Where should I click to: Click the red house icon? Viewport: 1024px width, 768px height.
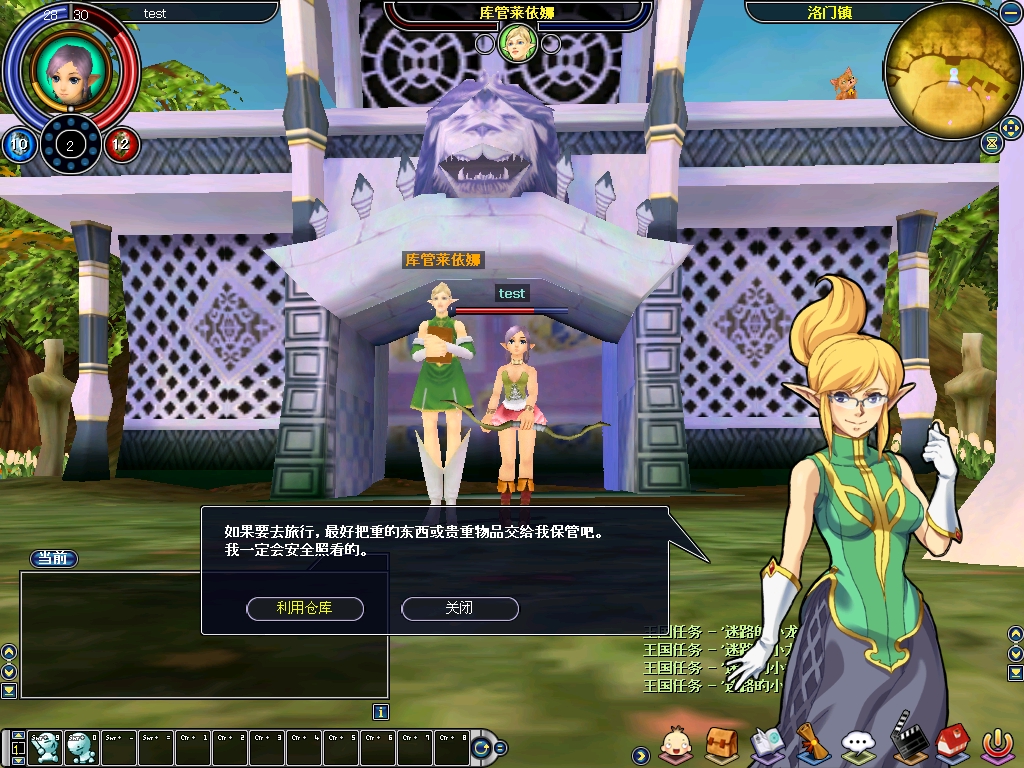pyautogui.click(x=951, y=744)
